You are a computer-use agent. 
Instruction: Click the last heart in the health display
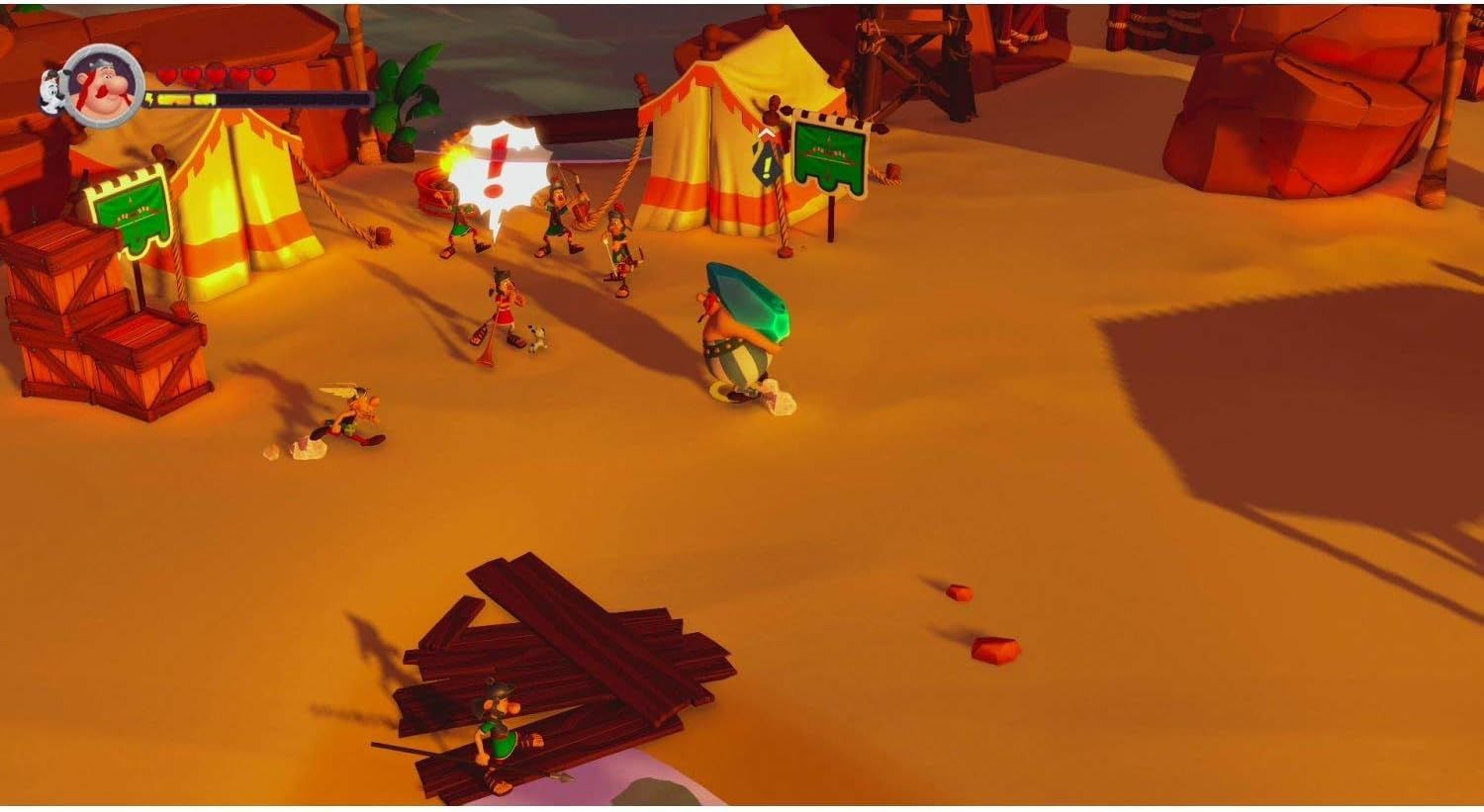pos(265,74)
